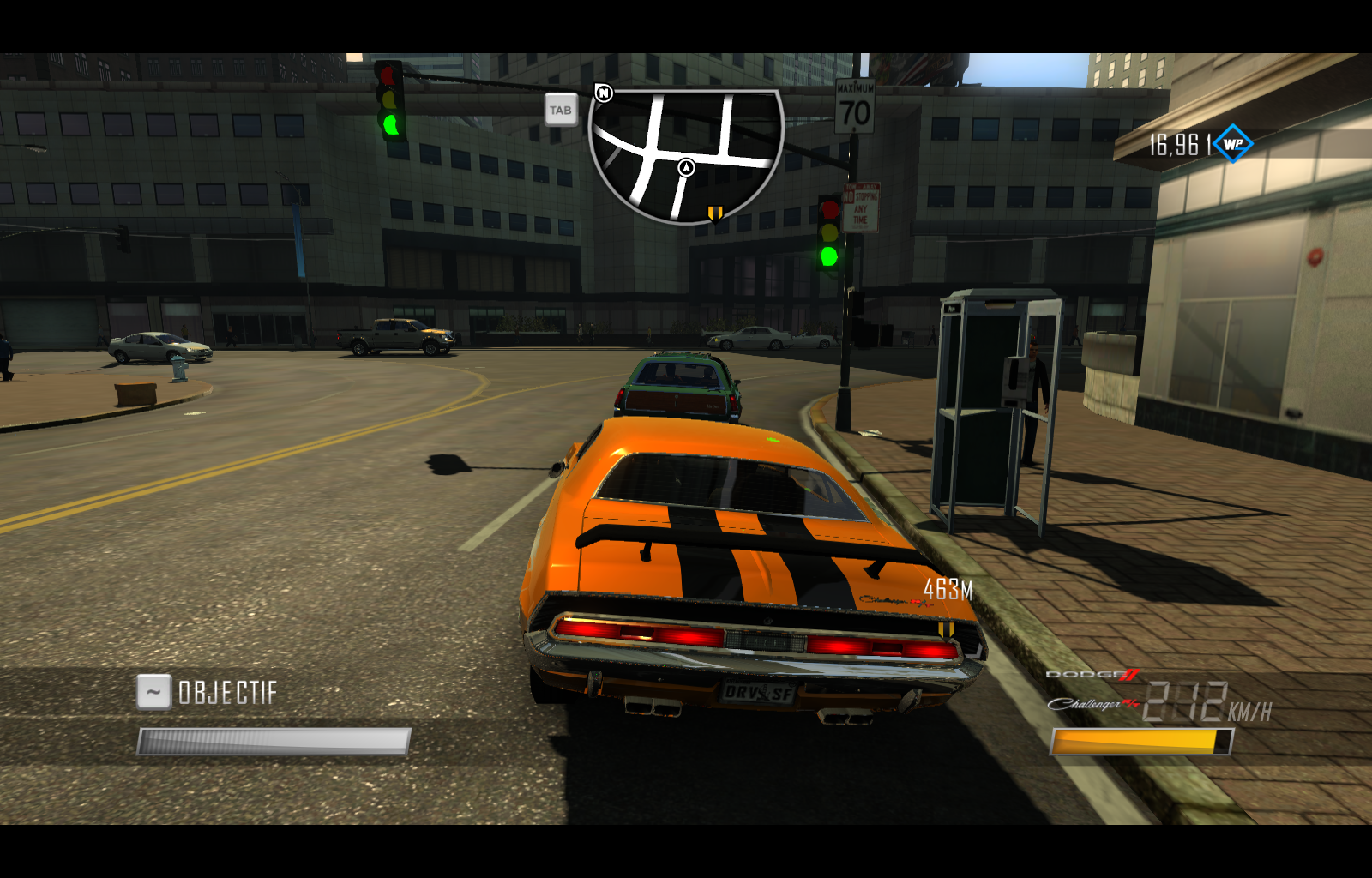Toggle the green traffic light near the phone booth
This screenshot has width=1372, height=878.
pyautogui.click(x=827, y=256)
